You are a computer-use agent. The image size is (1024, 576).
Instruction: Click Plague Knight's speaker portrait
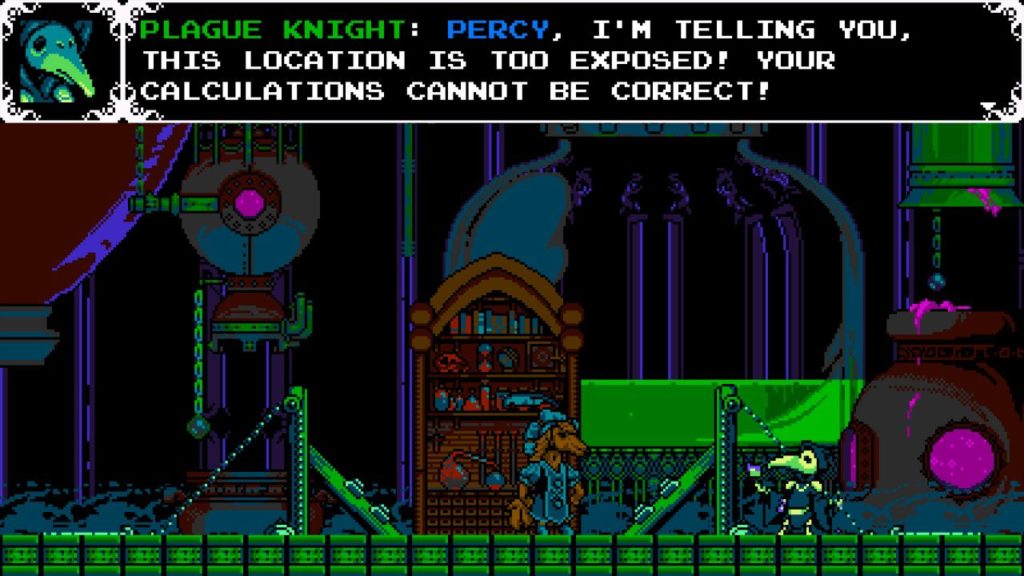(59, 60)
